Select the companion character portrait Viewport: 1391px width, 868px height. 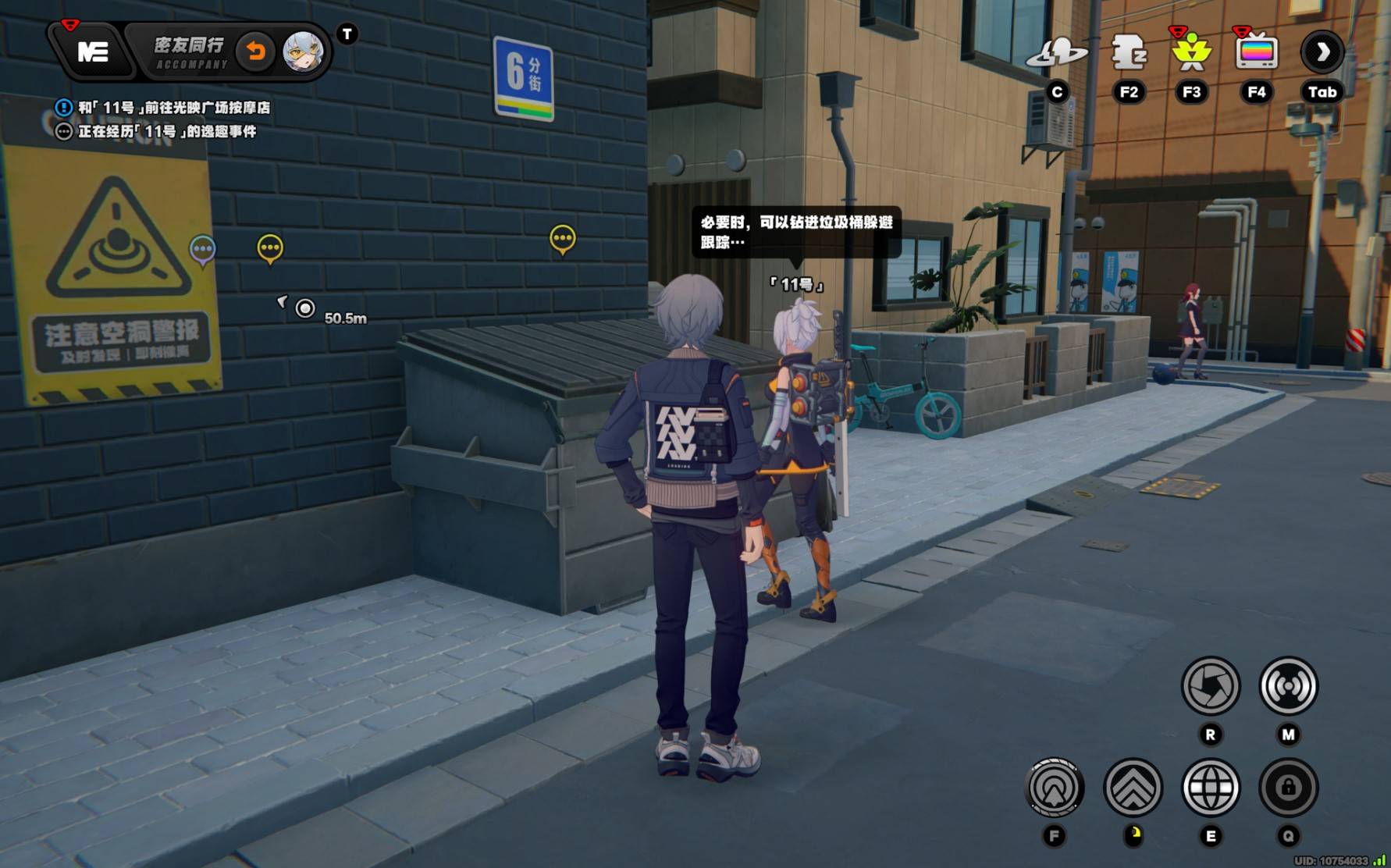point(302,52)
